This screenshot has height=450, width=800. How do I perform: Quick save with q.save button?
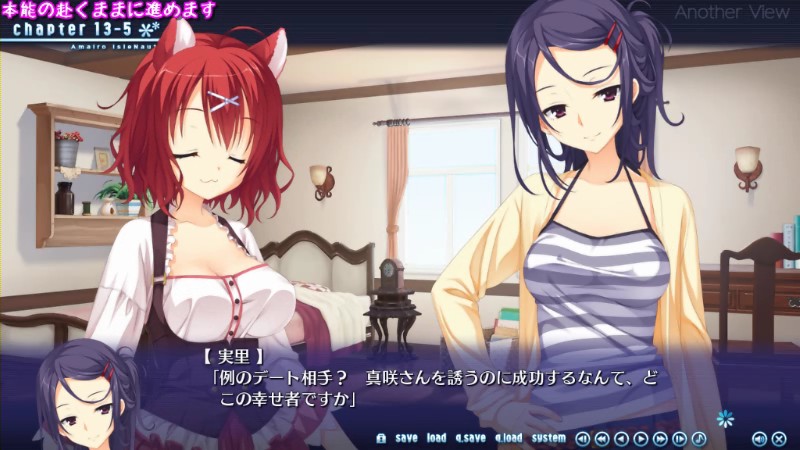(470, 438)
